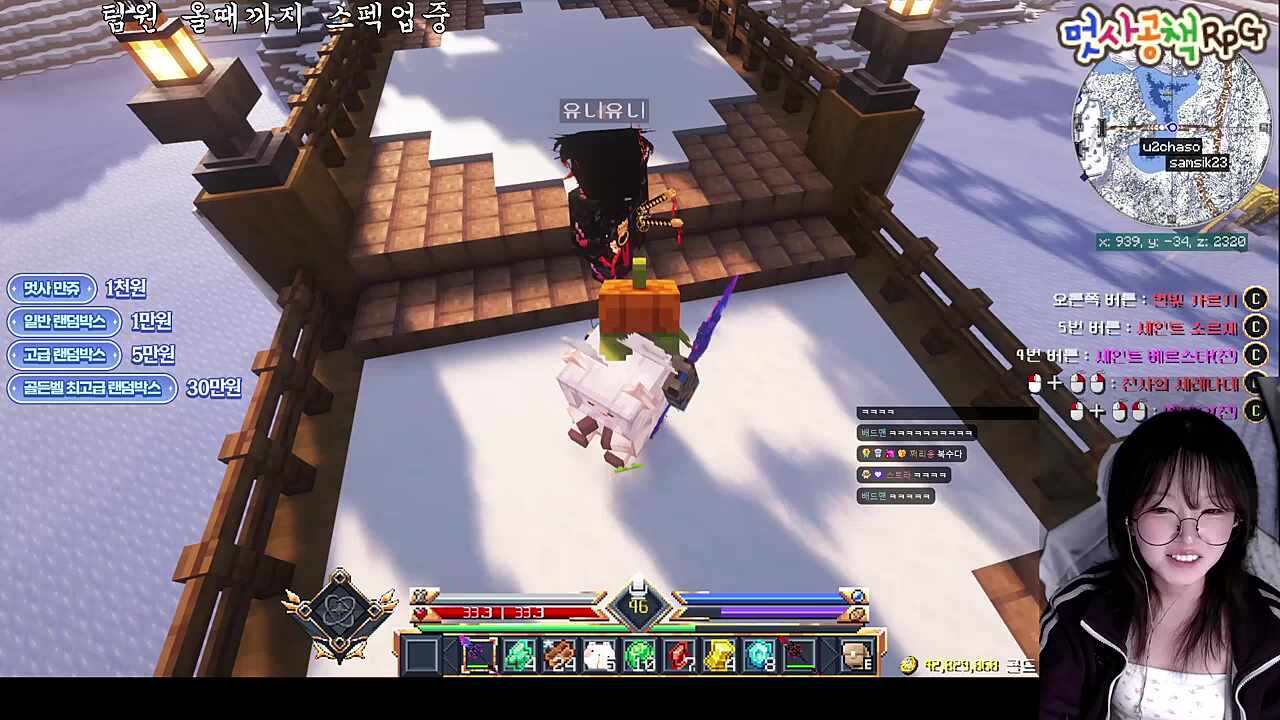Click the class emblem beside the health bar
The width and height of the screenshot is (1280, 720).
coord(340,613)
